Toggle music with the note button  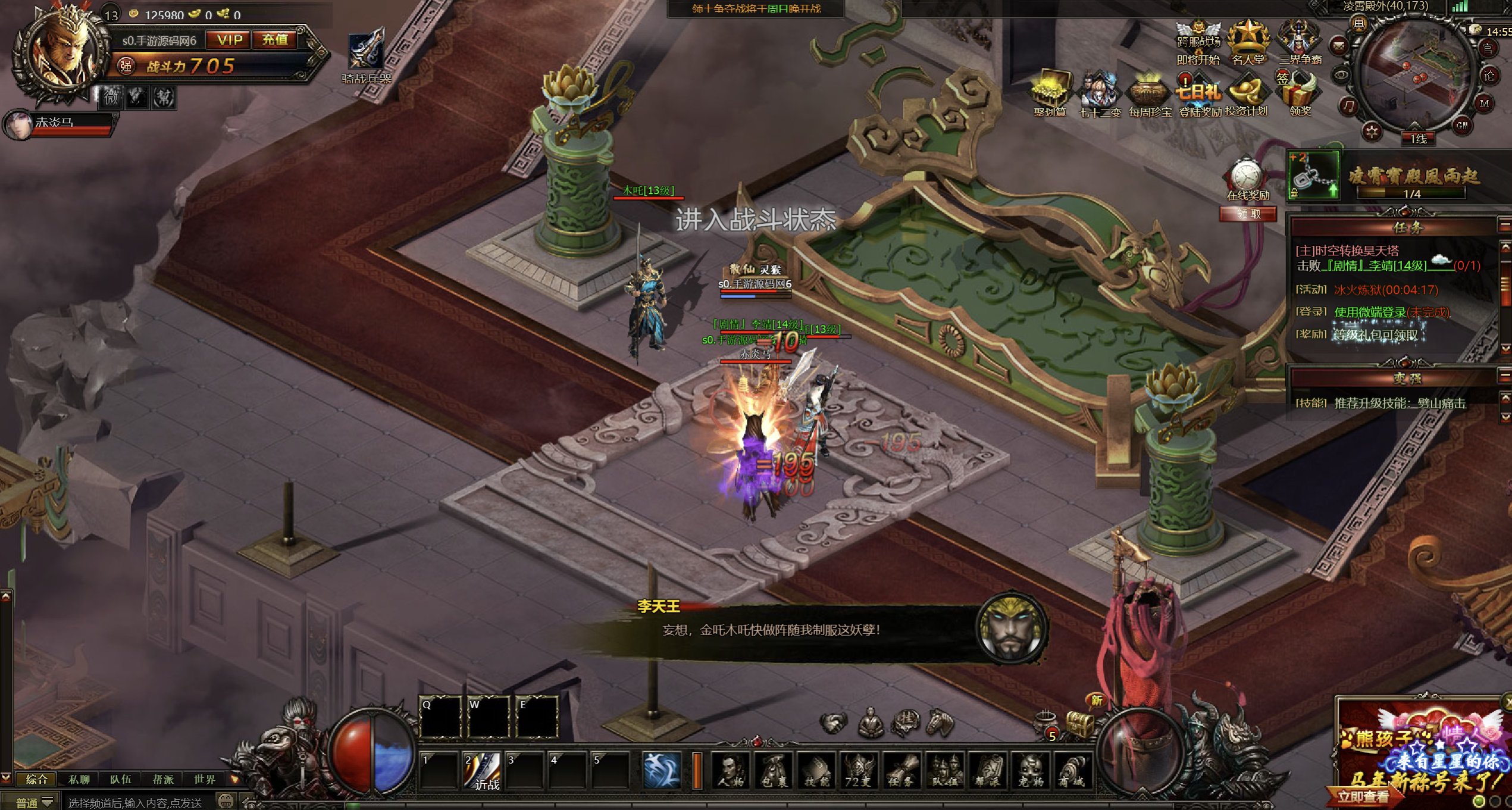click(1348, 106)
